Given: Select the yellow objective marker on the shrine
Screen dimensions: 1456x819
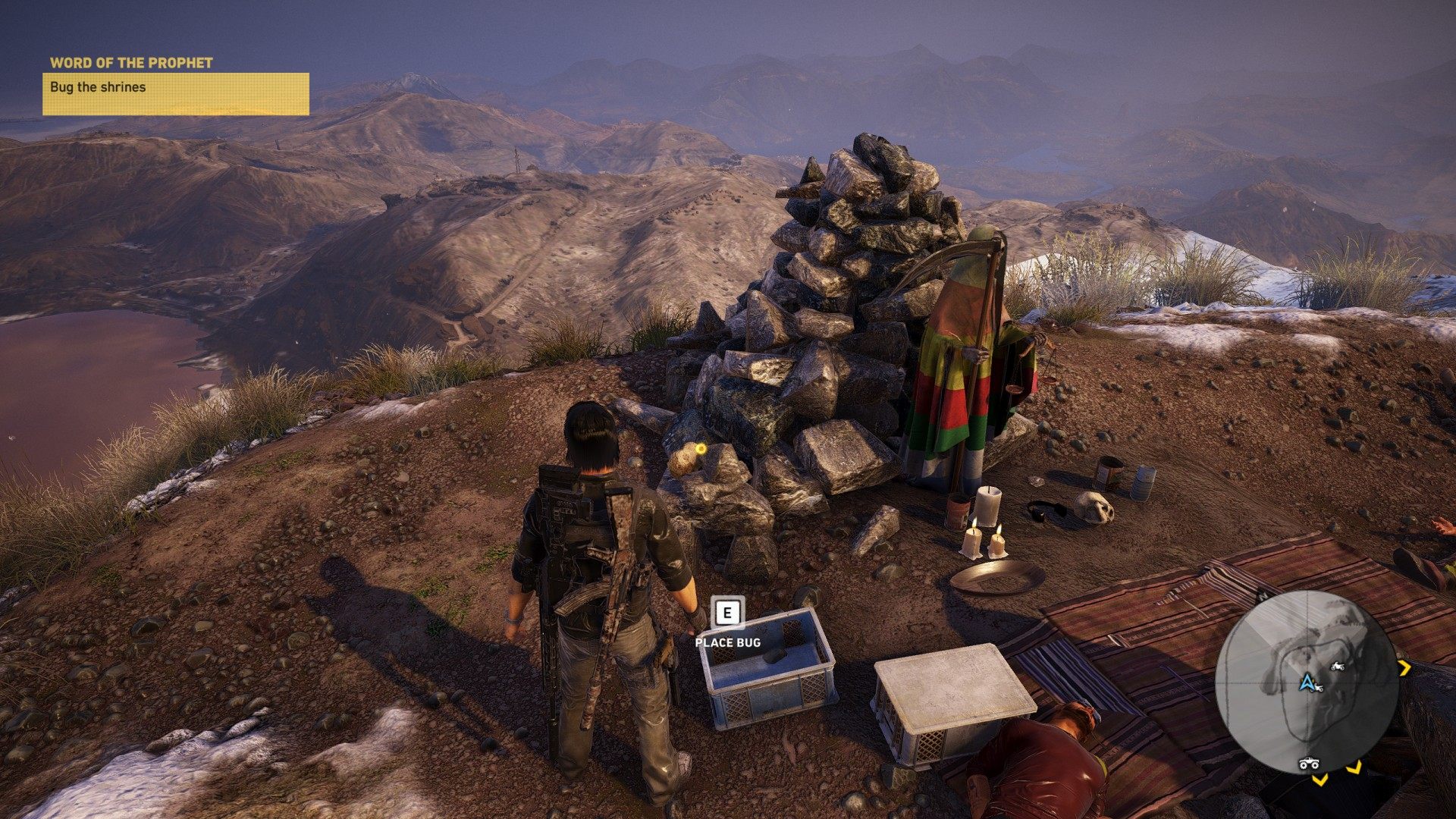Looking at the screenshot, I should point(701,449).
